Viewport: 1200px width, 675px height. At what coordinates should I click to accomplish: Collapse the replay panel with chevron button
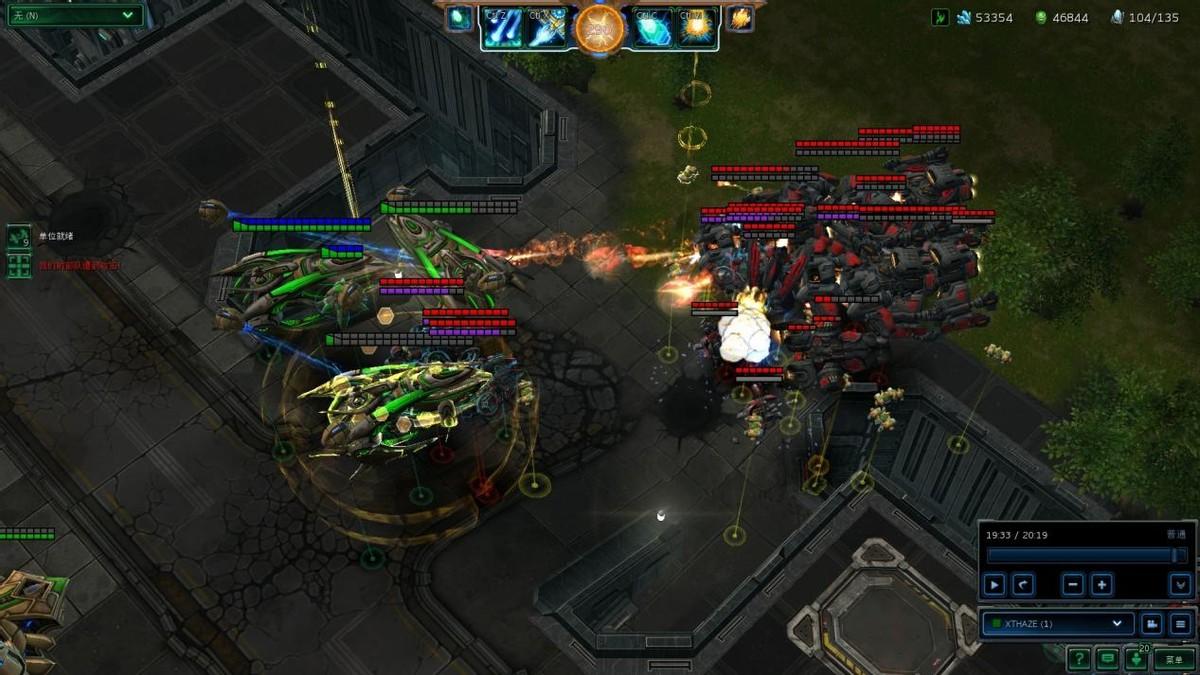click(1181, 585)
